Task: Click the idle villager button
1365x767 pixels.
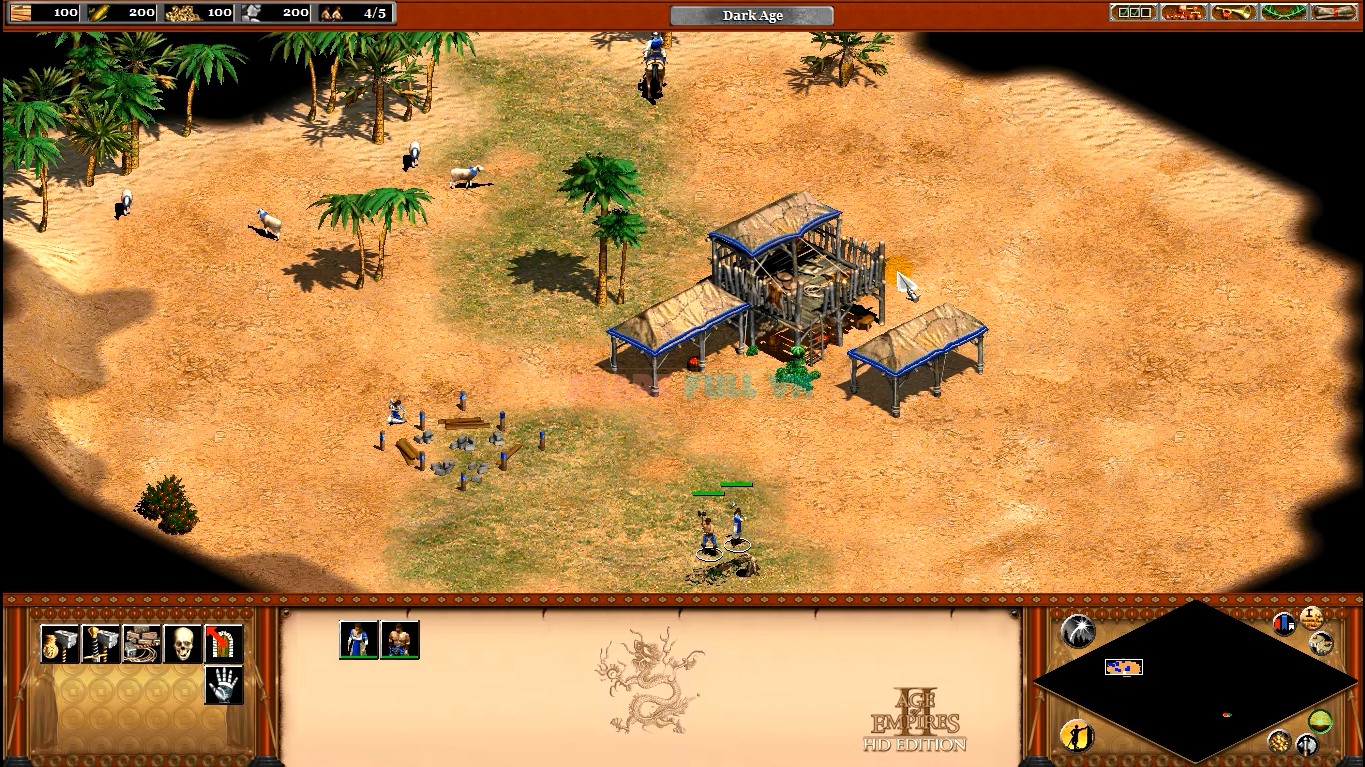Action: click(x=1075, y=736)
